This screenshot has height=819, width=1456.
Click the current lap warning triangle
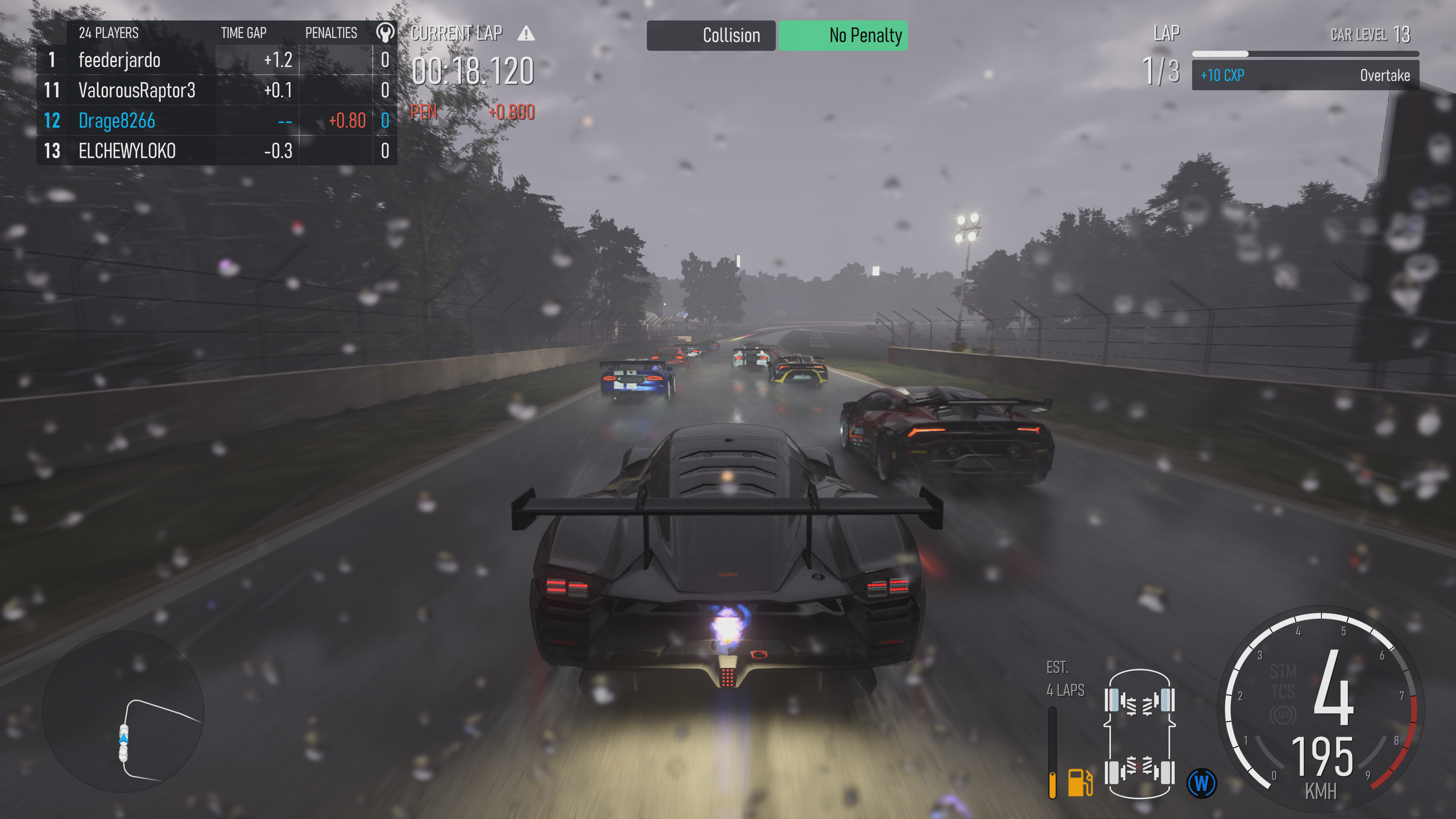(x=526, y=33)
